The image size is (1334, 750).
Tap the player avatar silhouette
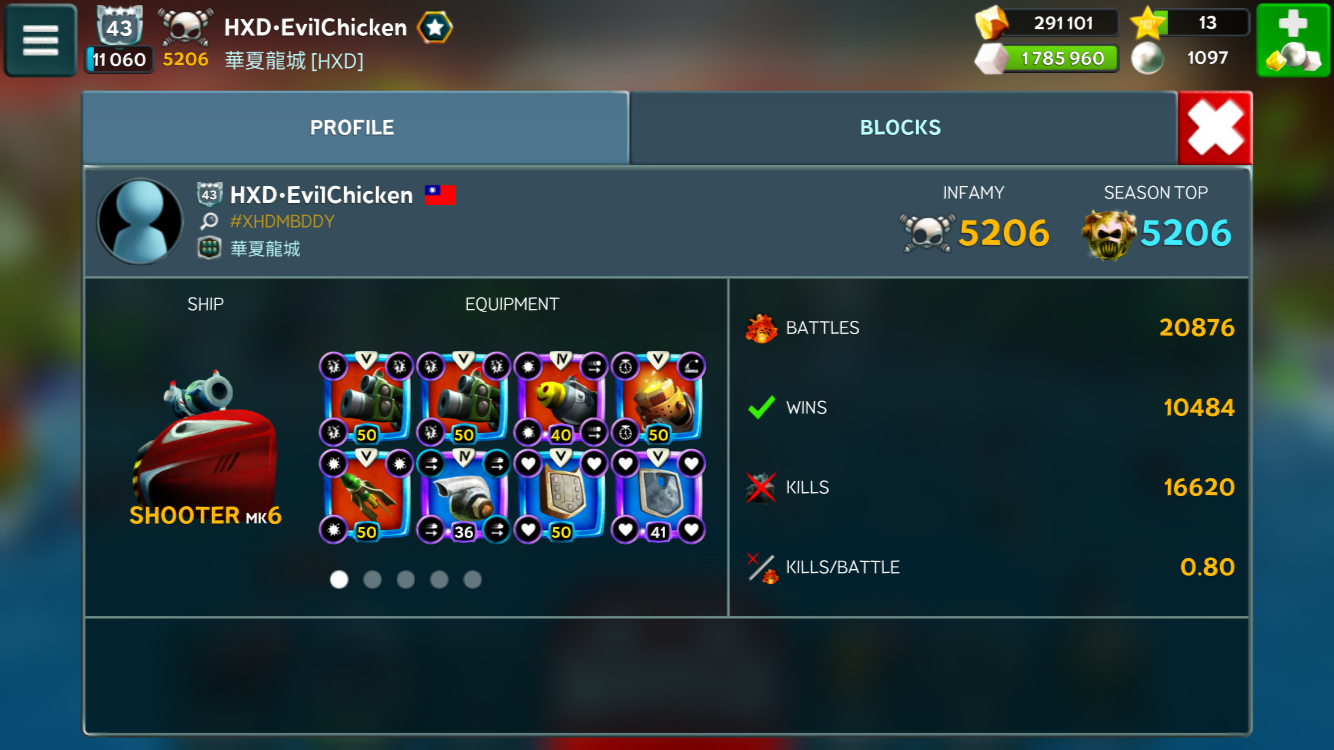click(x=140, y=222)
